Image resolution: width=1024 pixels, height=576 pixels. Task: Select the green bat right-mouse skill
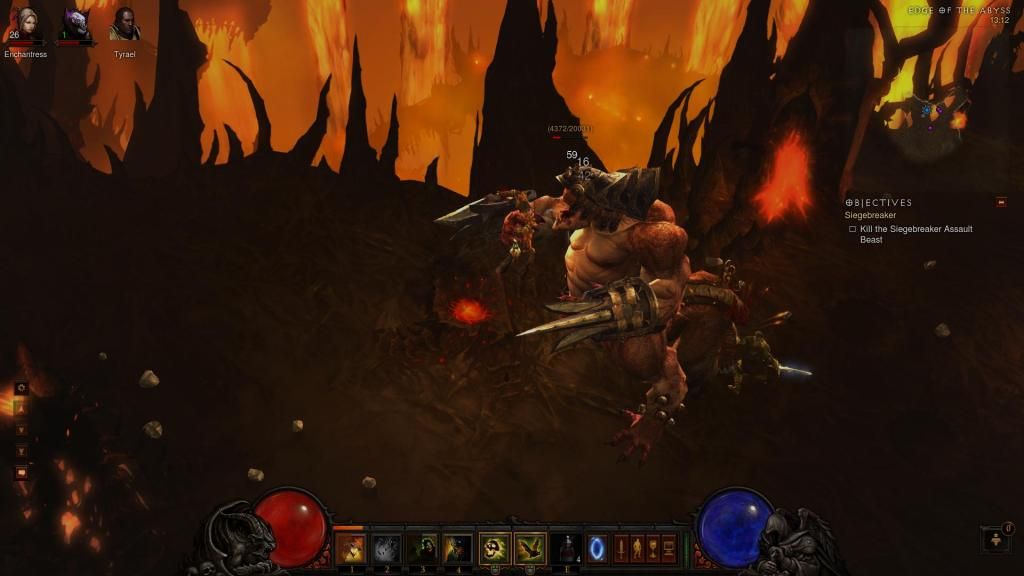(530, 548)
